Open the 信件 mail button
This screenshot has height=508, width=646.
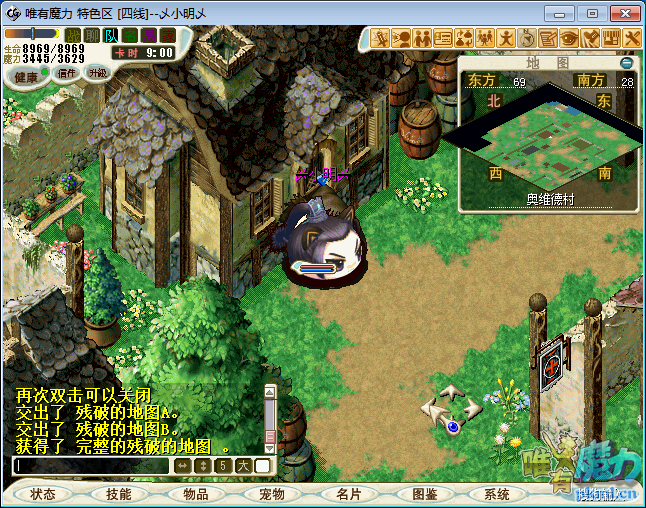tap(68, 73)
